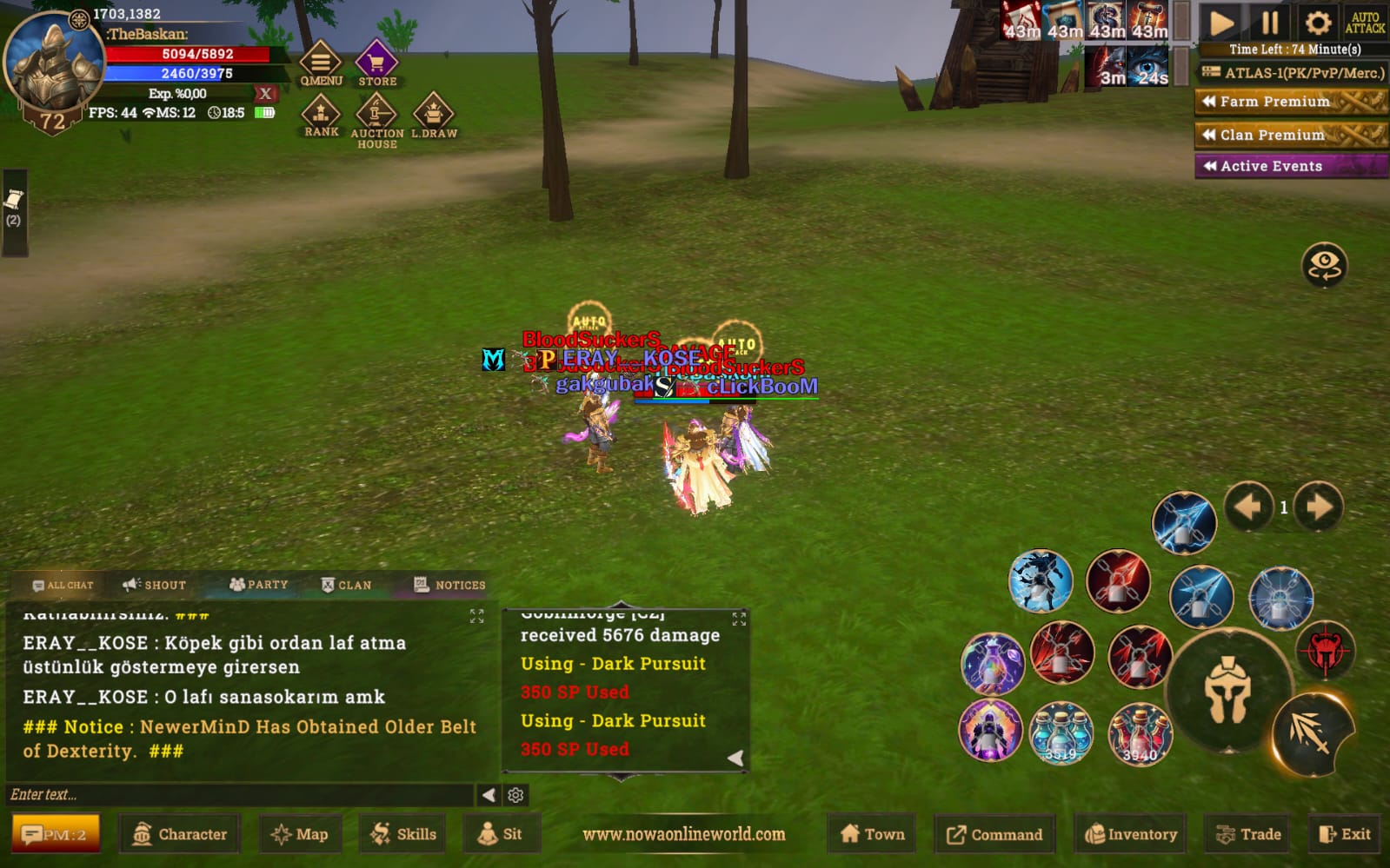The width and height of the screenshot is (1390, 868).
Task: Go to next skill bar page
Action: 1319,507
